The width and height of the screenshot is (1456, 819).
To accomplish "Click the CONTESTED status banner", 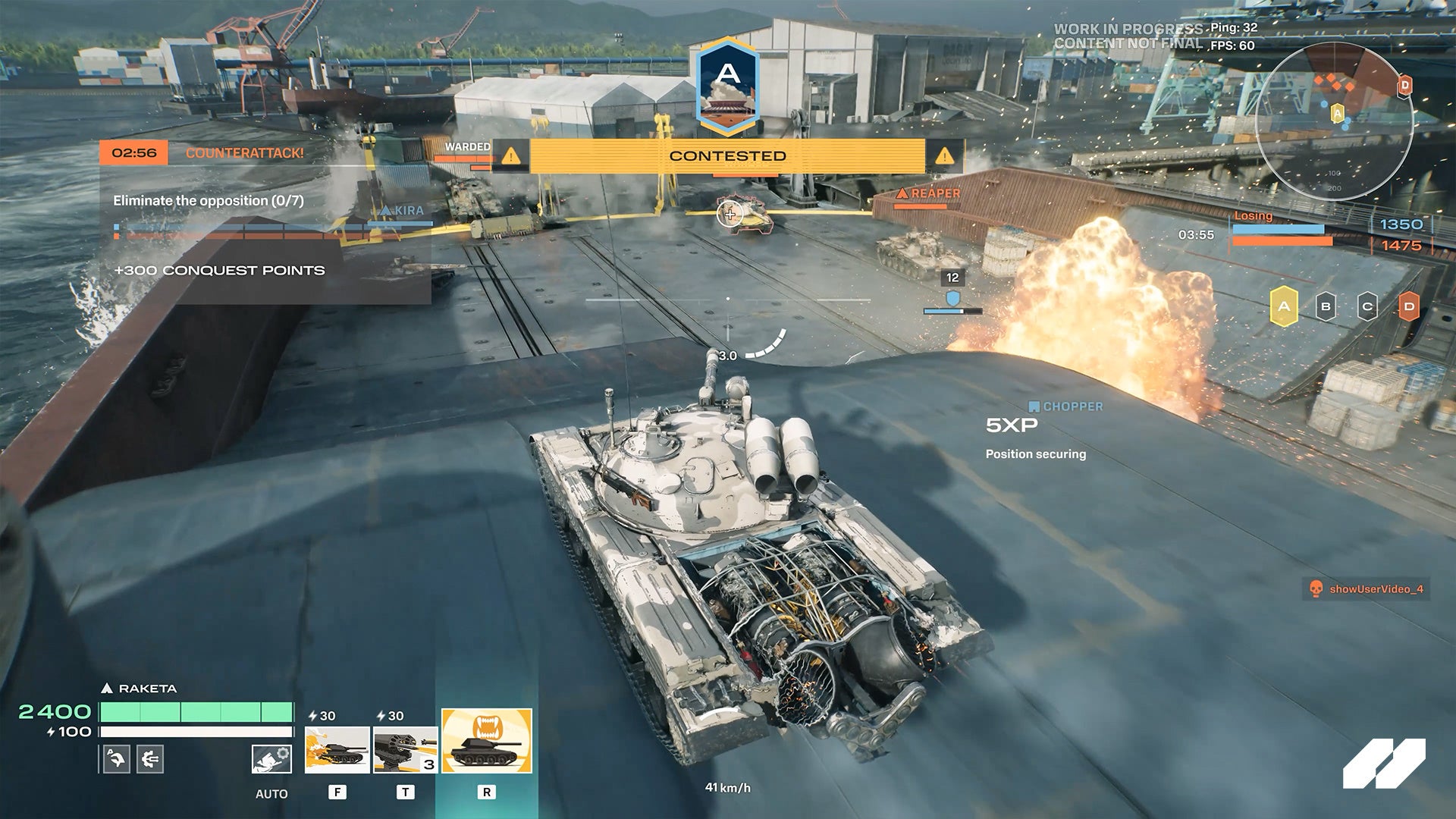I will click(x=727, y=156).
